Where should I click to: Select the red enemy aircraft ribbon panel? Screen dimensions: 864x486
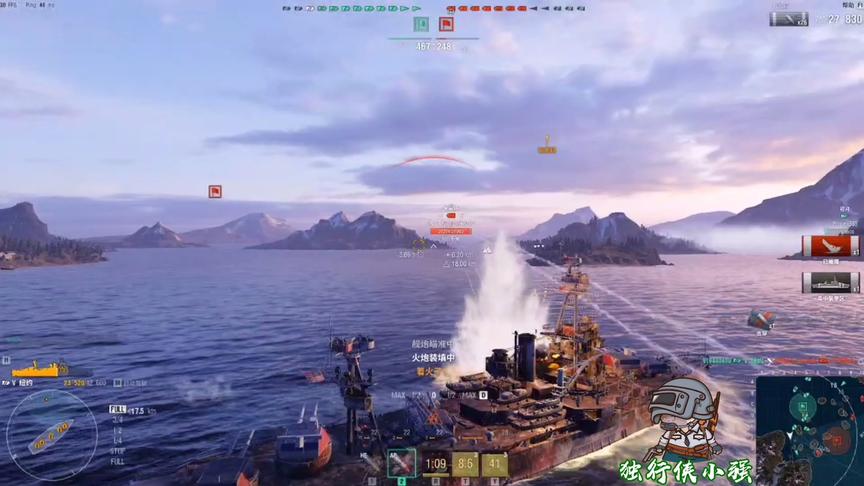pyautogui.click(x=830, y=246)
